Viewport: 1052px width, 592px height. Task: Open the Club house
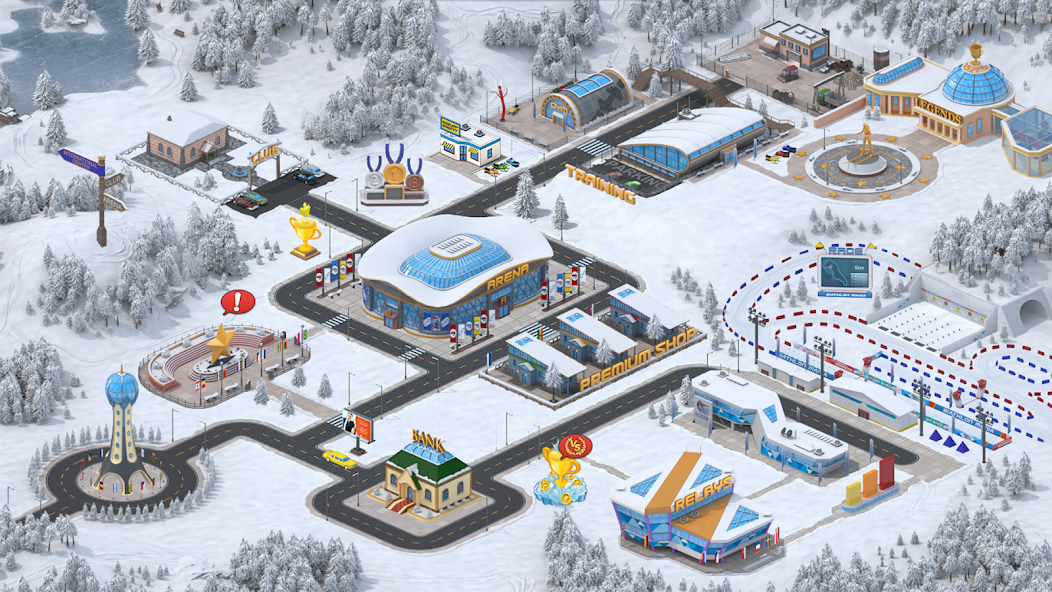[x=187, y=140]
